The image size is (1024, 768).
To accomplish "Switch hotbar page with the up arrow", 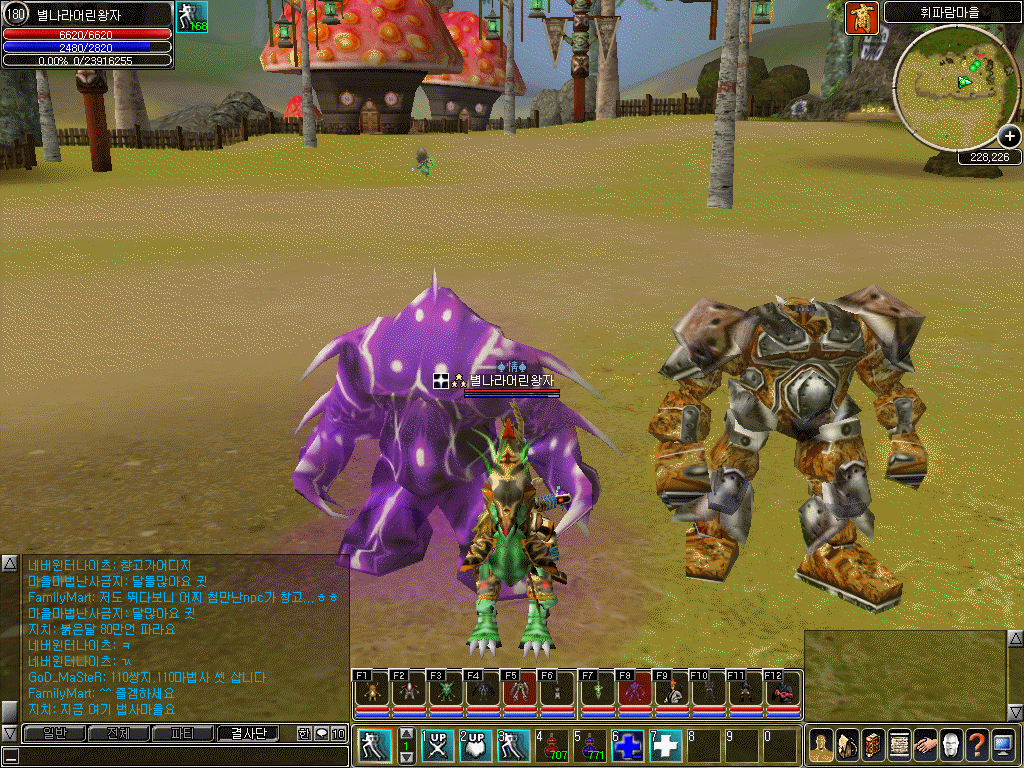I will click(x=406, y=734).
